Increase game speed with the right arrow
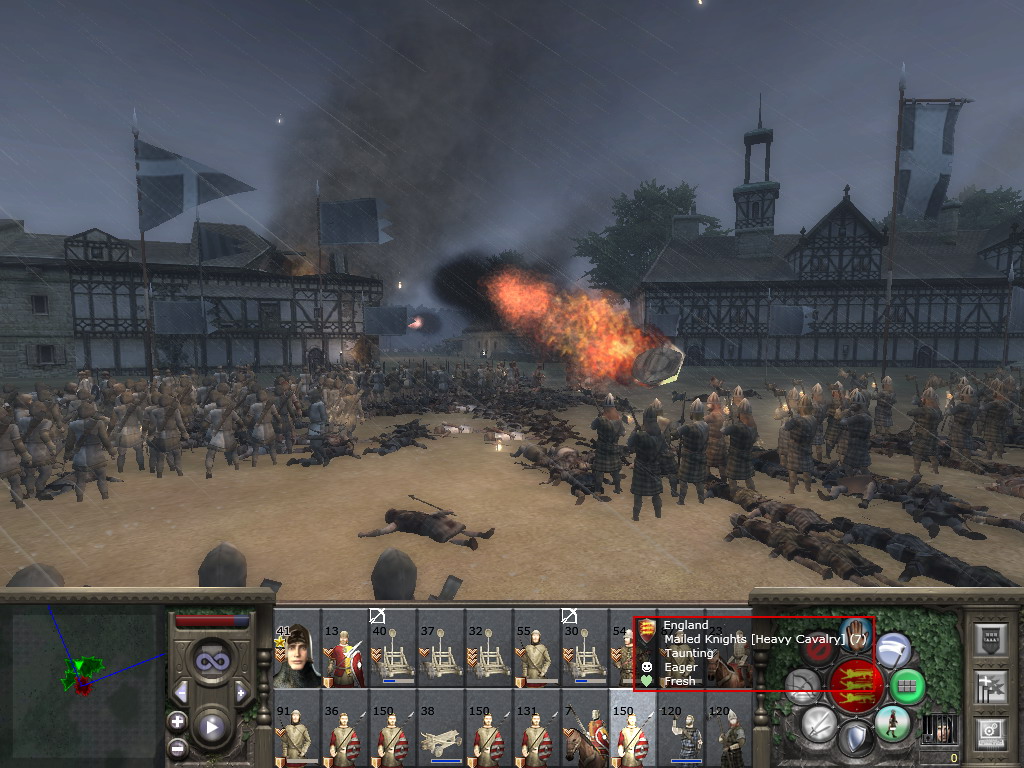Image resolution: width=1024 pixels, height=768 pixels. [241, 692]
